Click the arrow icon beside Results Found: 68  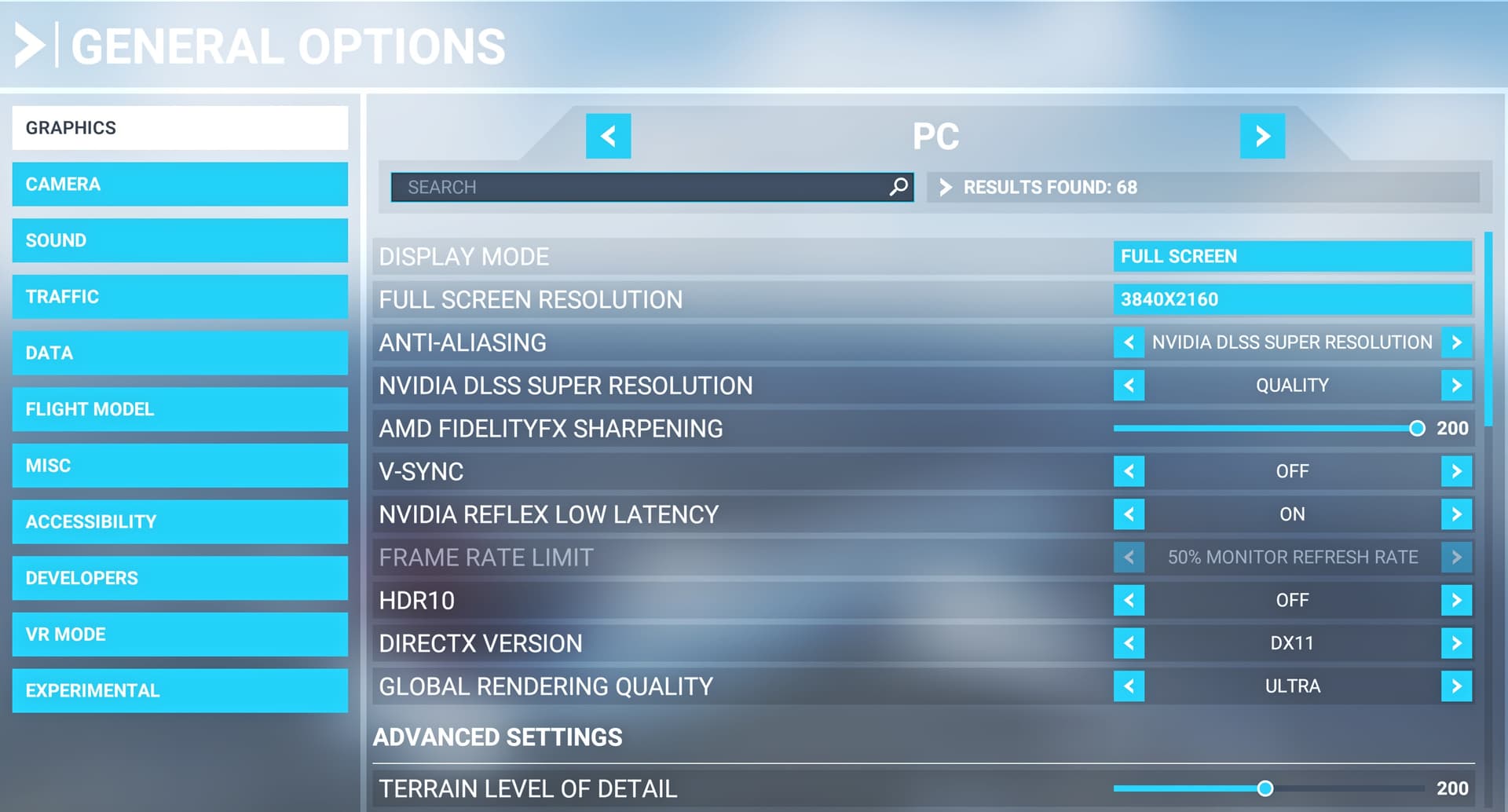946,188
